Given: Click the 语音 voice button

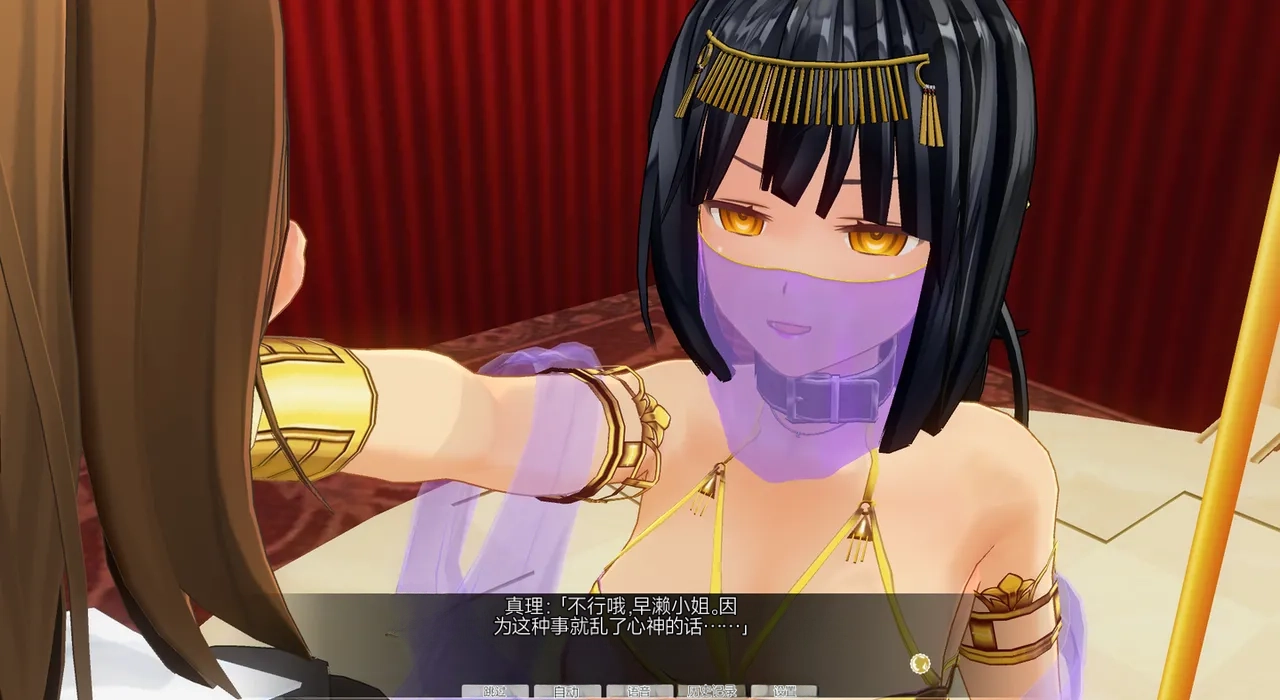Looking at the screenshot, I should (639, 691).
